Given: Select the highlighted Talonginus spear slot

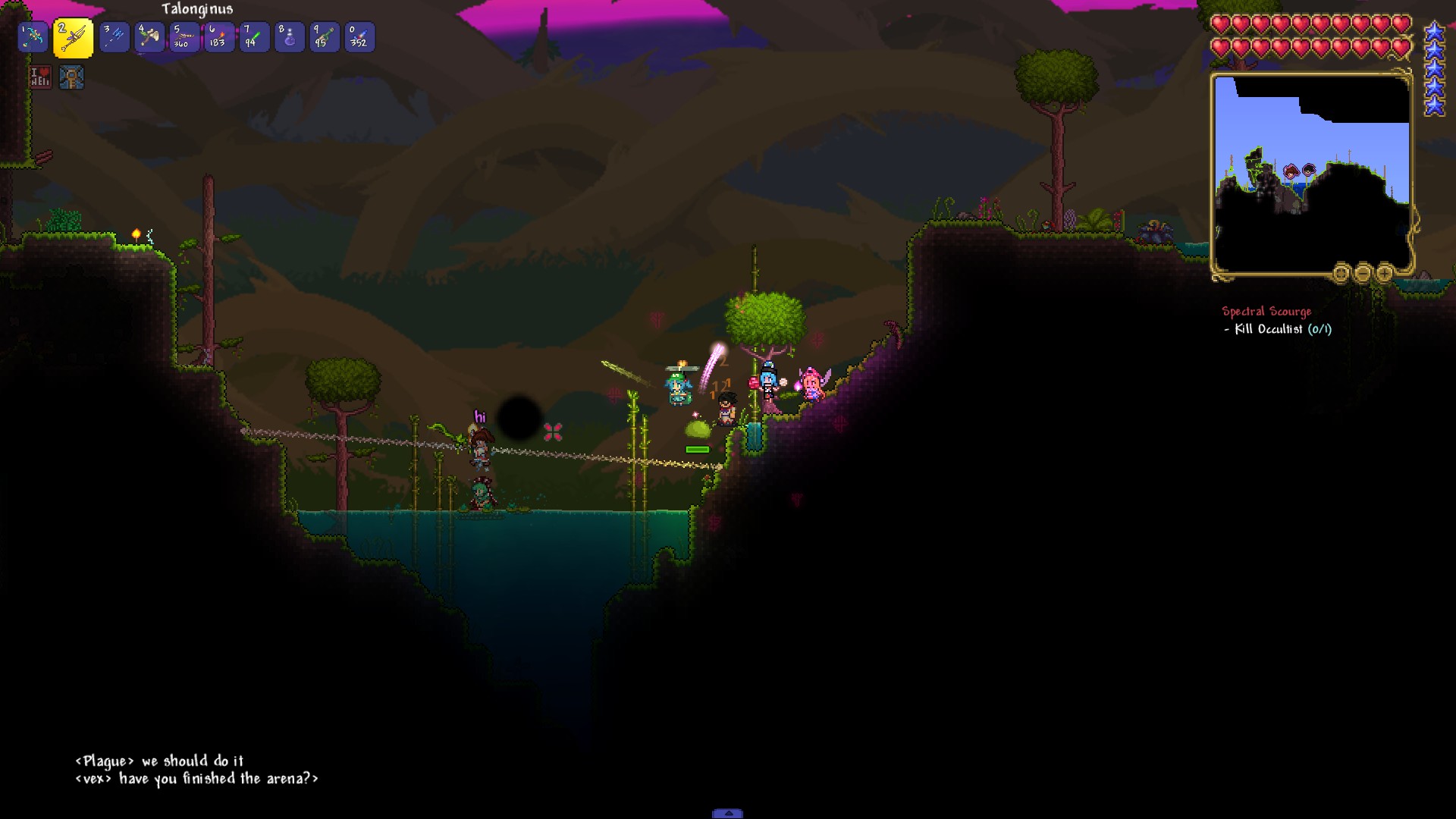Looking at the screenshot, I should point(74,38).
